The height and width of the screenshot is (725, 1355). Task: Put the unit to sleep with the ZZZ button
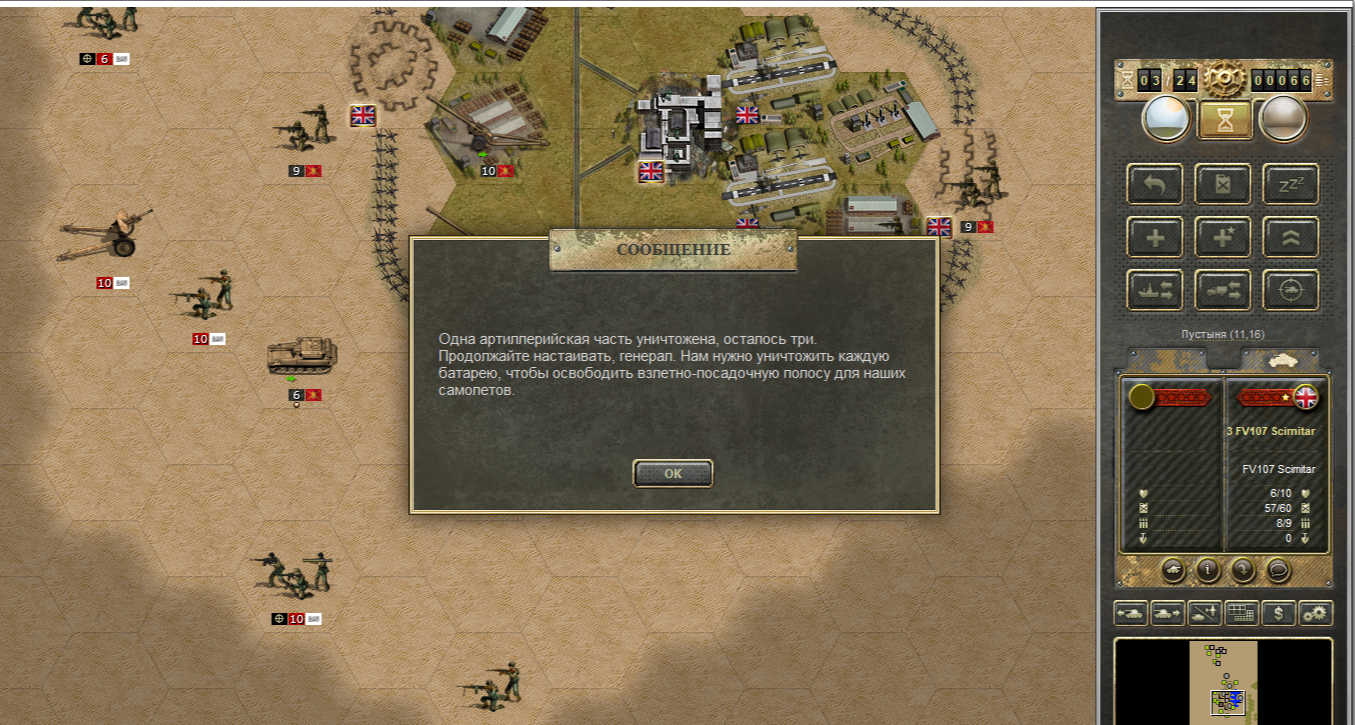click(x=1290, y=184)
